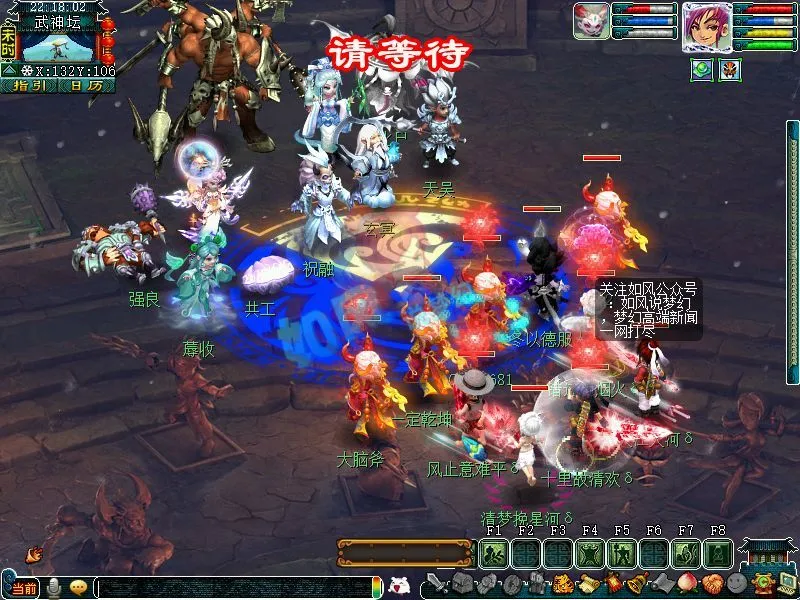Use the F1 skill shortcut slot
800x600 pixels.
tap(493, 553)
